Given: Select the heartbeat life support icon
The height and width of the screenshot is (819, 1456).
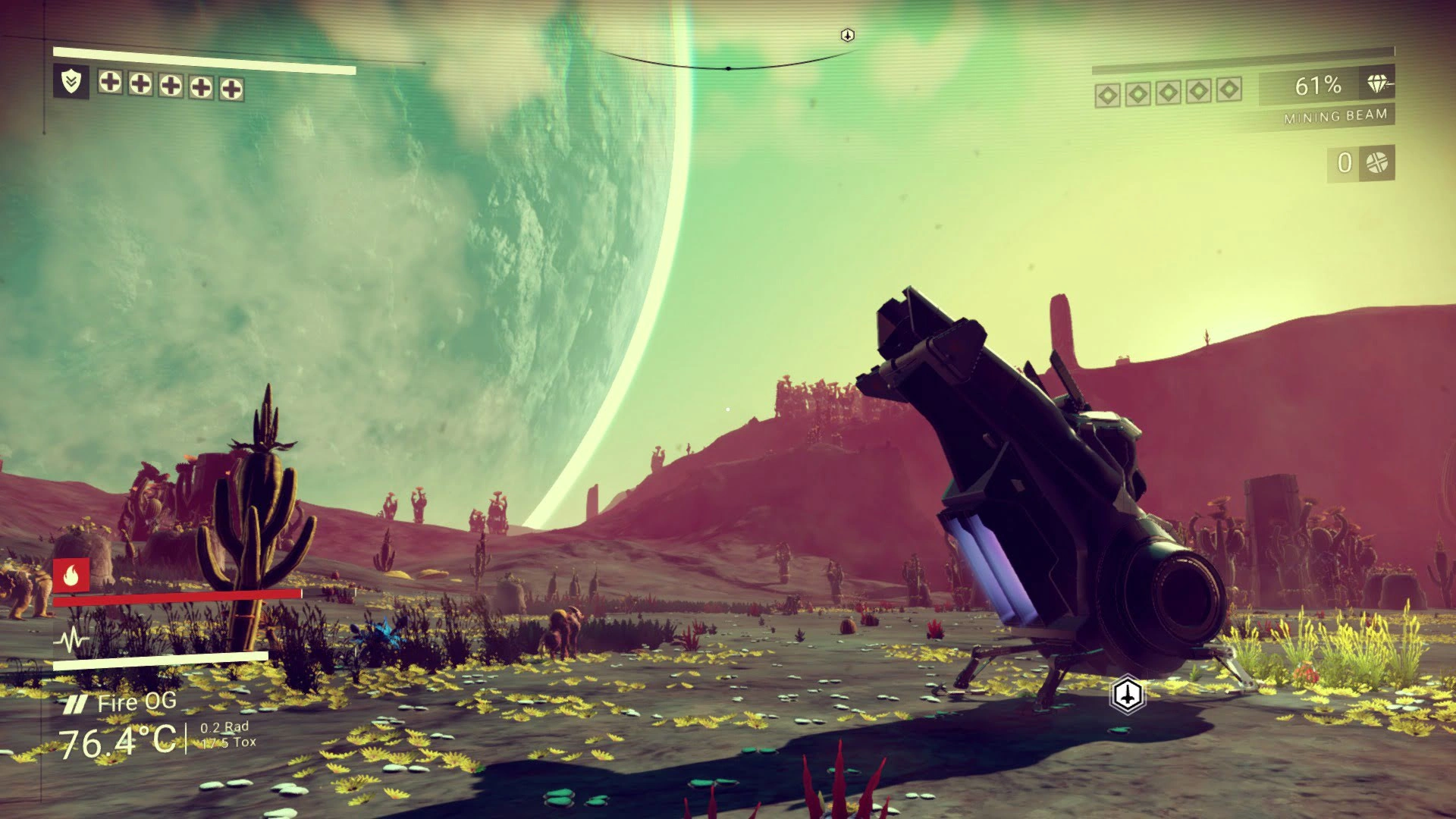Looking at the screenshot, I should 71,641.
